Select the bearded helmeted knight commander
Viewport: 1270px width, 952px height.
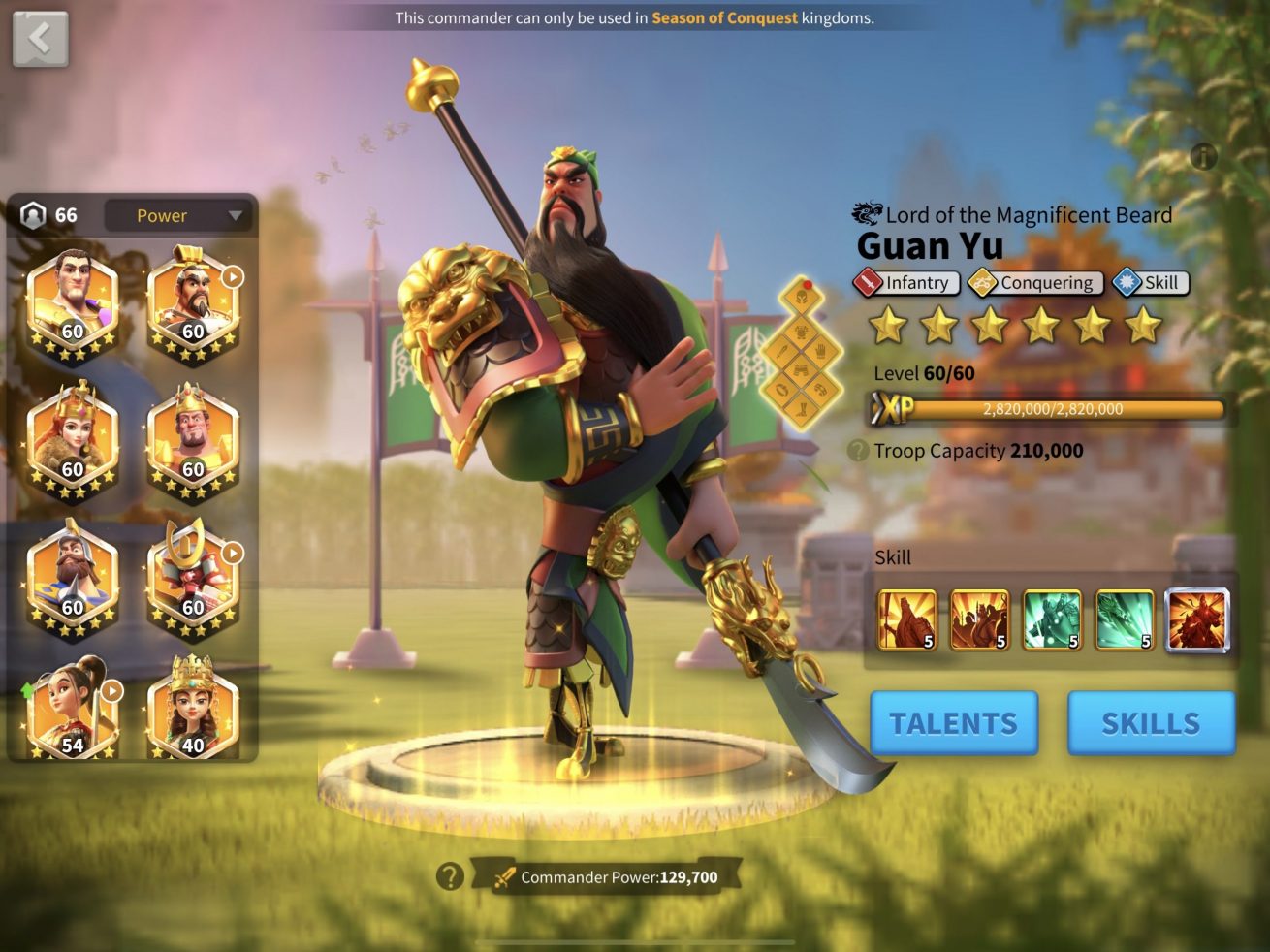pyautogui.click(x=72, y=578)
